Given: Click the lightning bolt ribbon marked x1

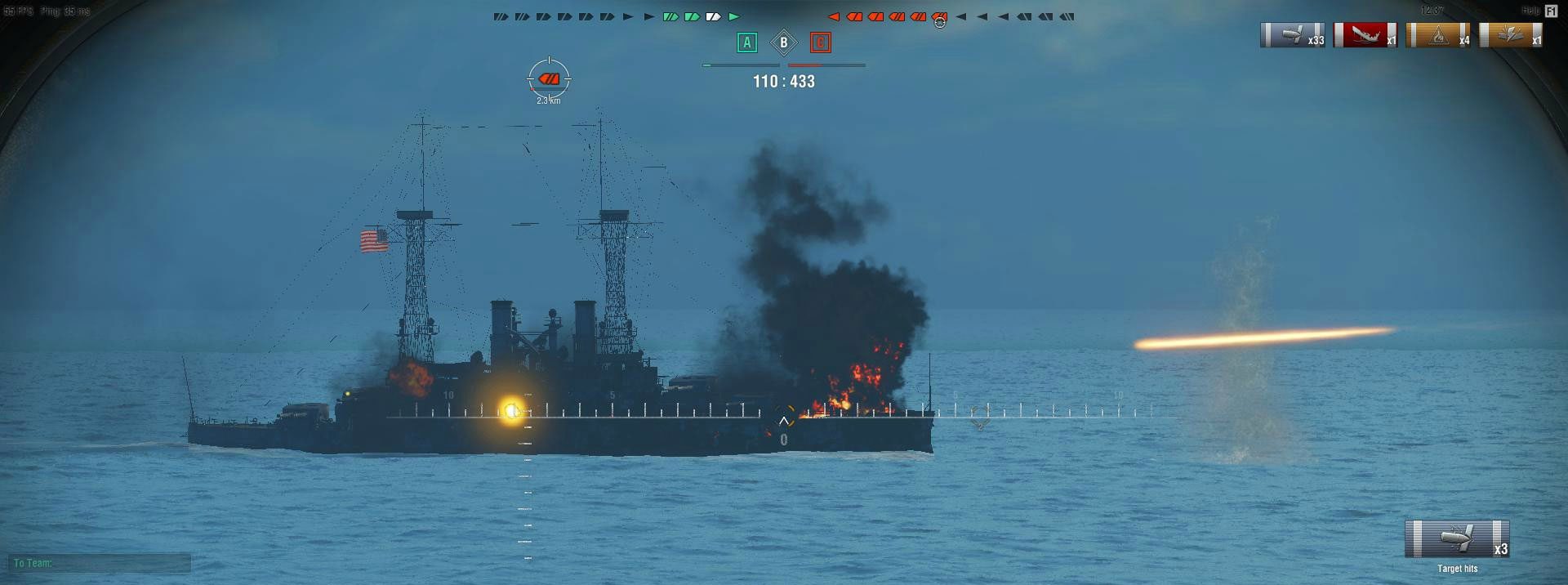Looking at the screenshot, I should [x=1511, y=35].
